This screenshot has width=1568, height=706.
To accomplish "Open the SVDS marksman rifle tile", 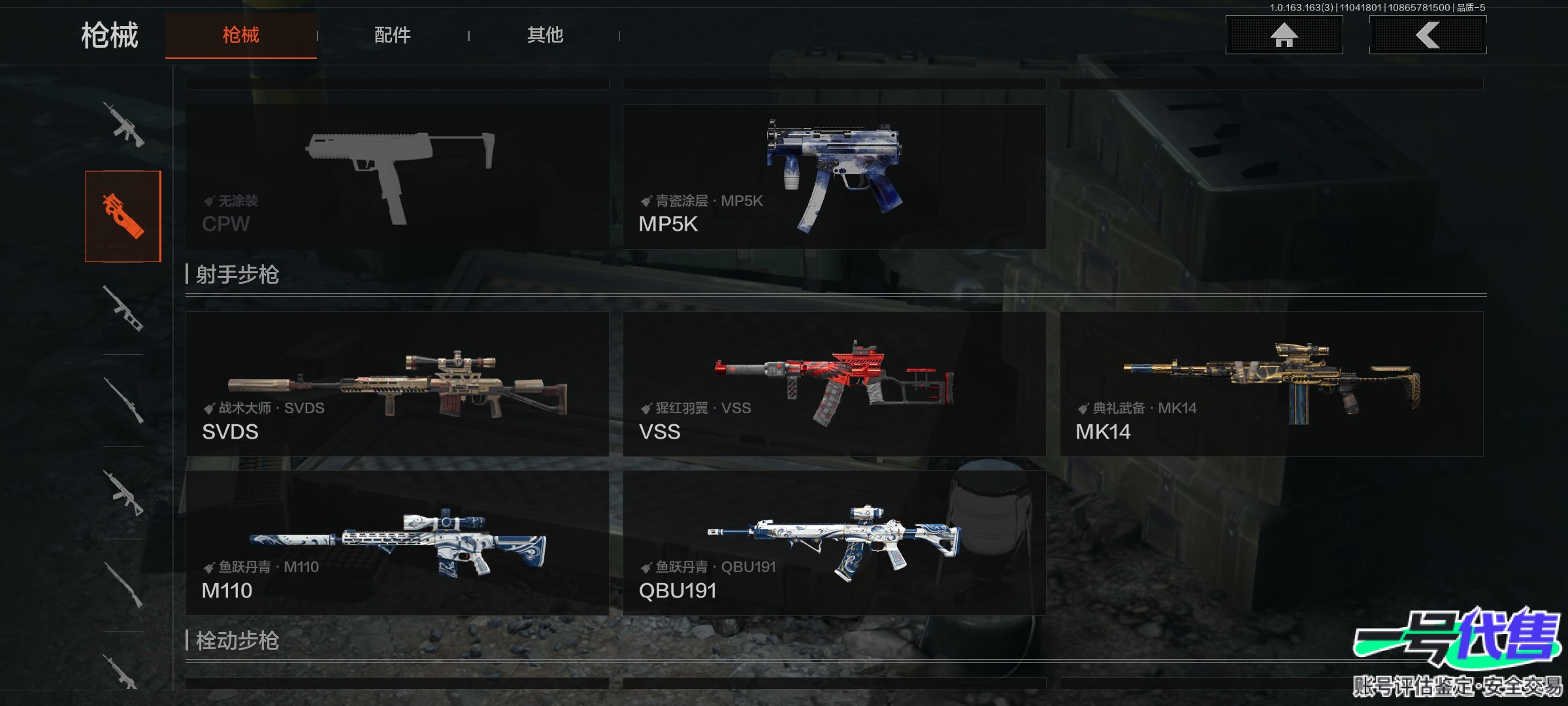I will 397,384.
